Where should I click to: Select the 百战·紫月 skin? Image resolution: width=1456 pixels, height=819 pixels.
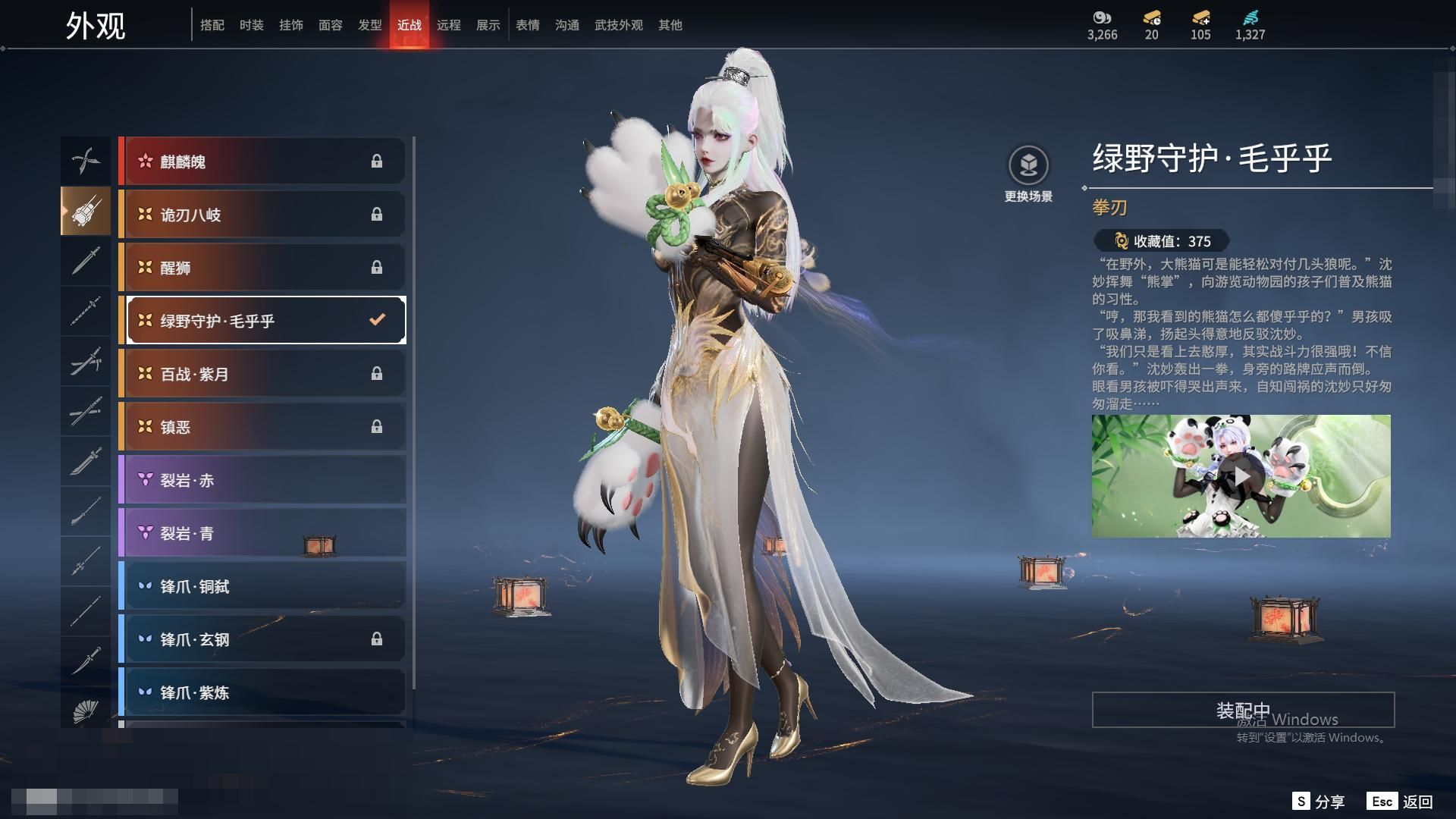point(262,374)
